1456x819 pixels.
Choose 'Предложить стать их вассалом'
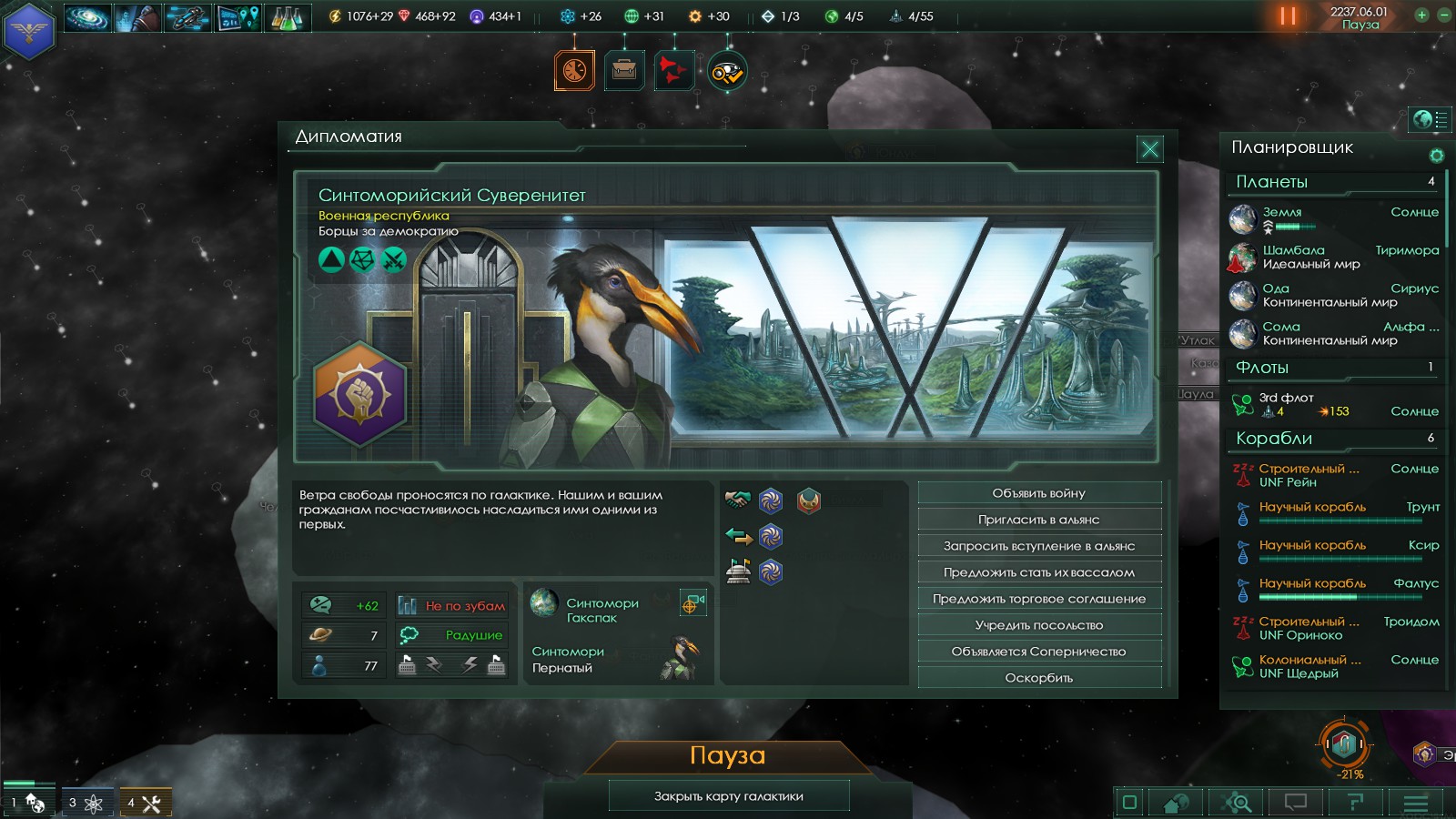1039,572
